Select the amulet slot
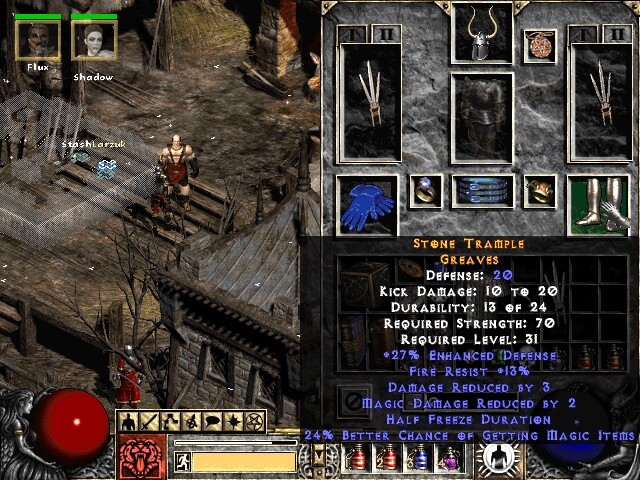This screenshot has width=640, height=480. tap(540, 45)
